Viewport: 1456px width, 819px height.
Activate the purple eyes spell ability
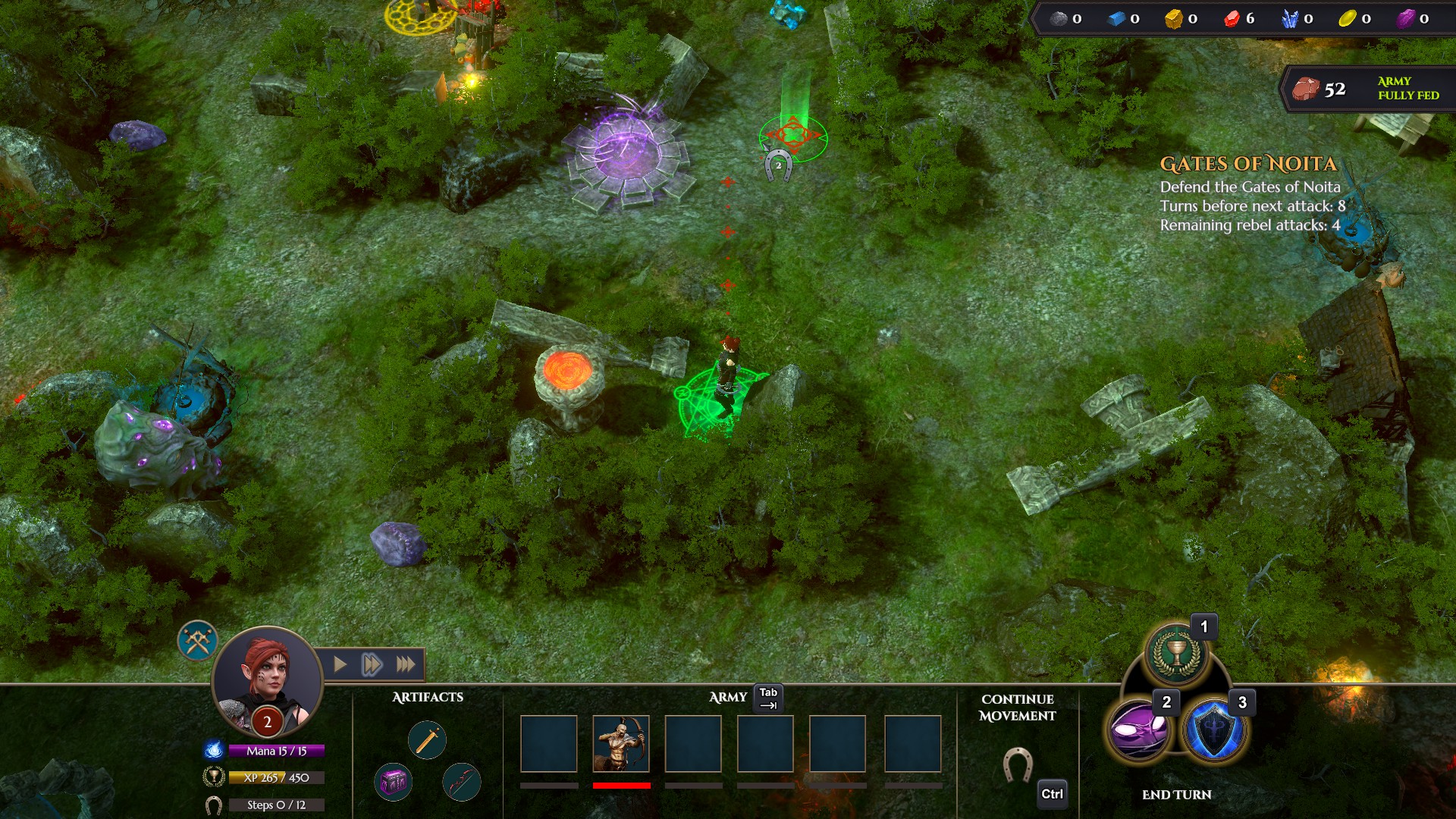click(x=1139, y=732)
